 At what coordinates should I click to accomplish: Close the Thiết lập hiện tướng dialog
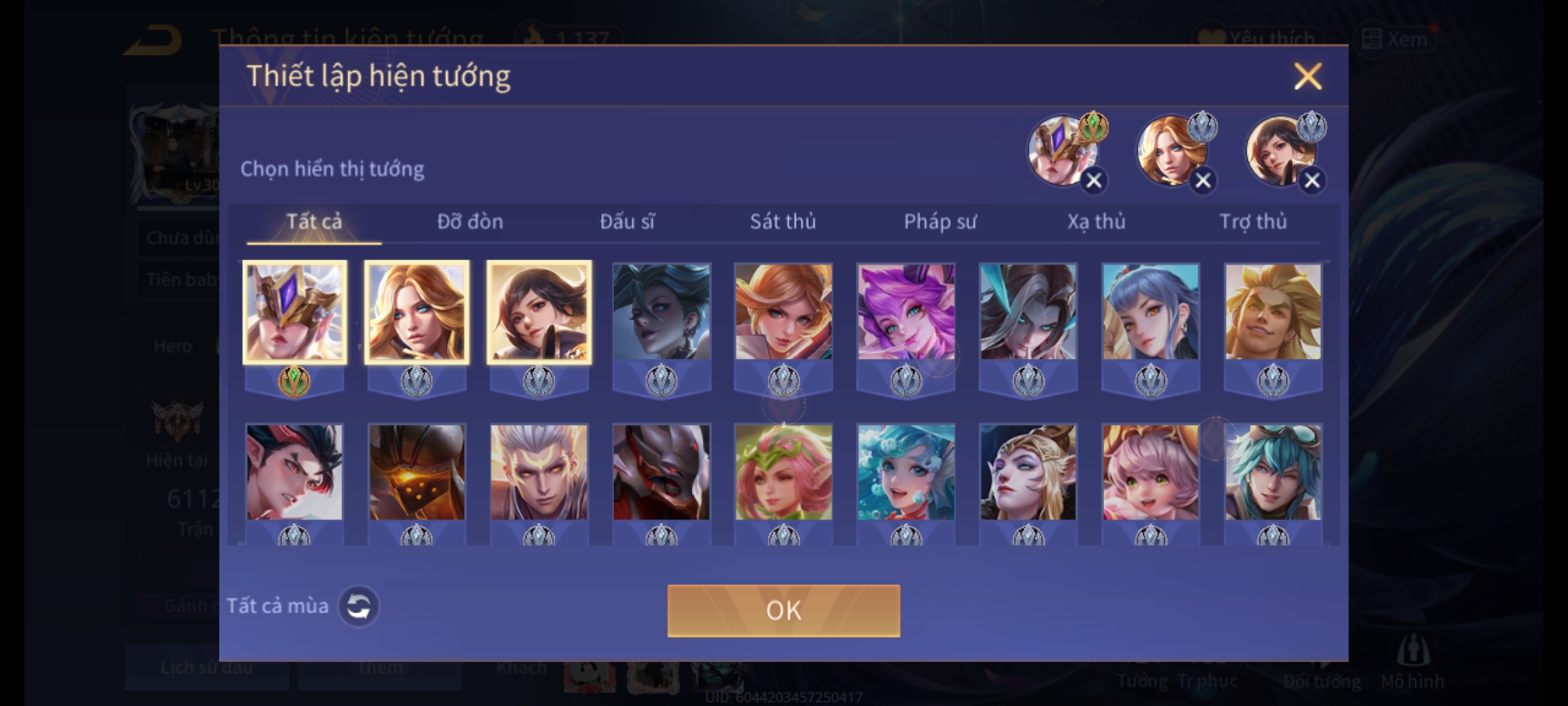coord(1307,76)
